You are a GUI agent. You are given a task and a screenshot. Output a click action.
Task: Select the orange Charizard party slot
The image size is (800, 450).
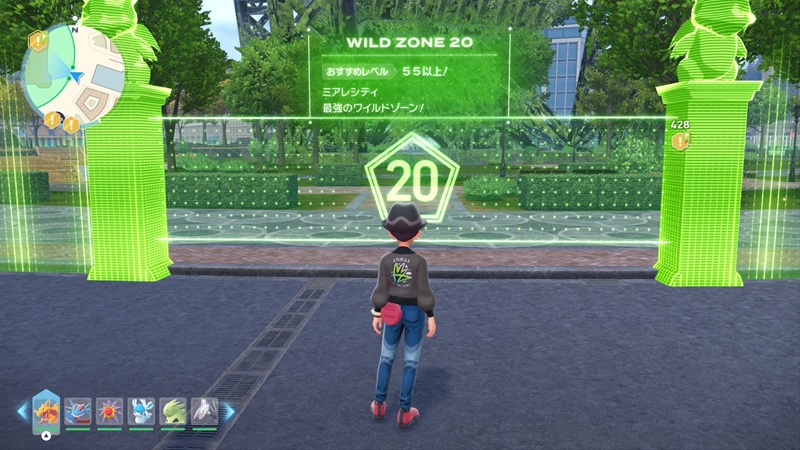click(47, 410)
